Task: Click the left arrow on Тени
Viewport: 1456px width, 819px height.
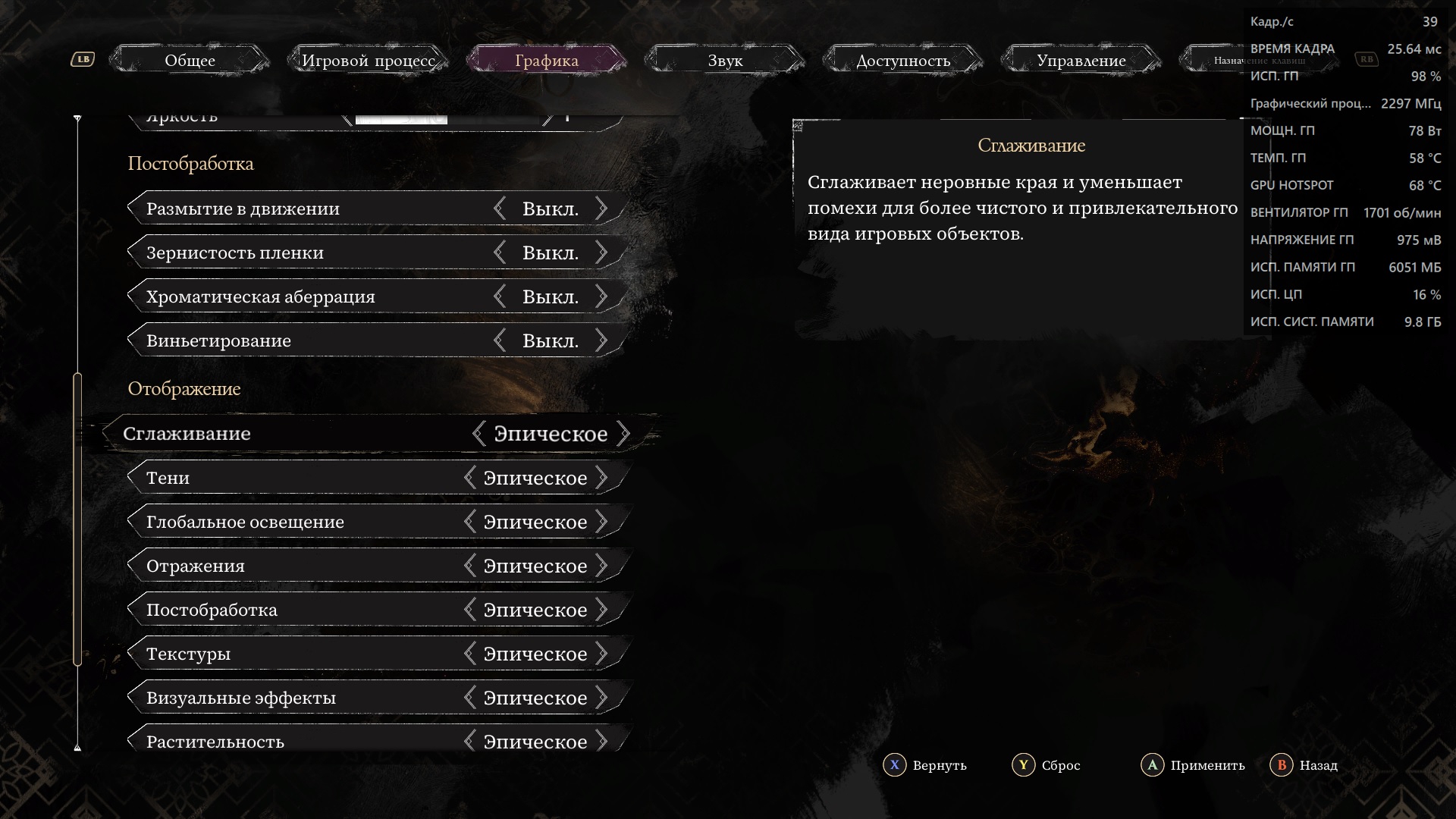Action: coord(470,478)
